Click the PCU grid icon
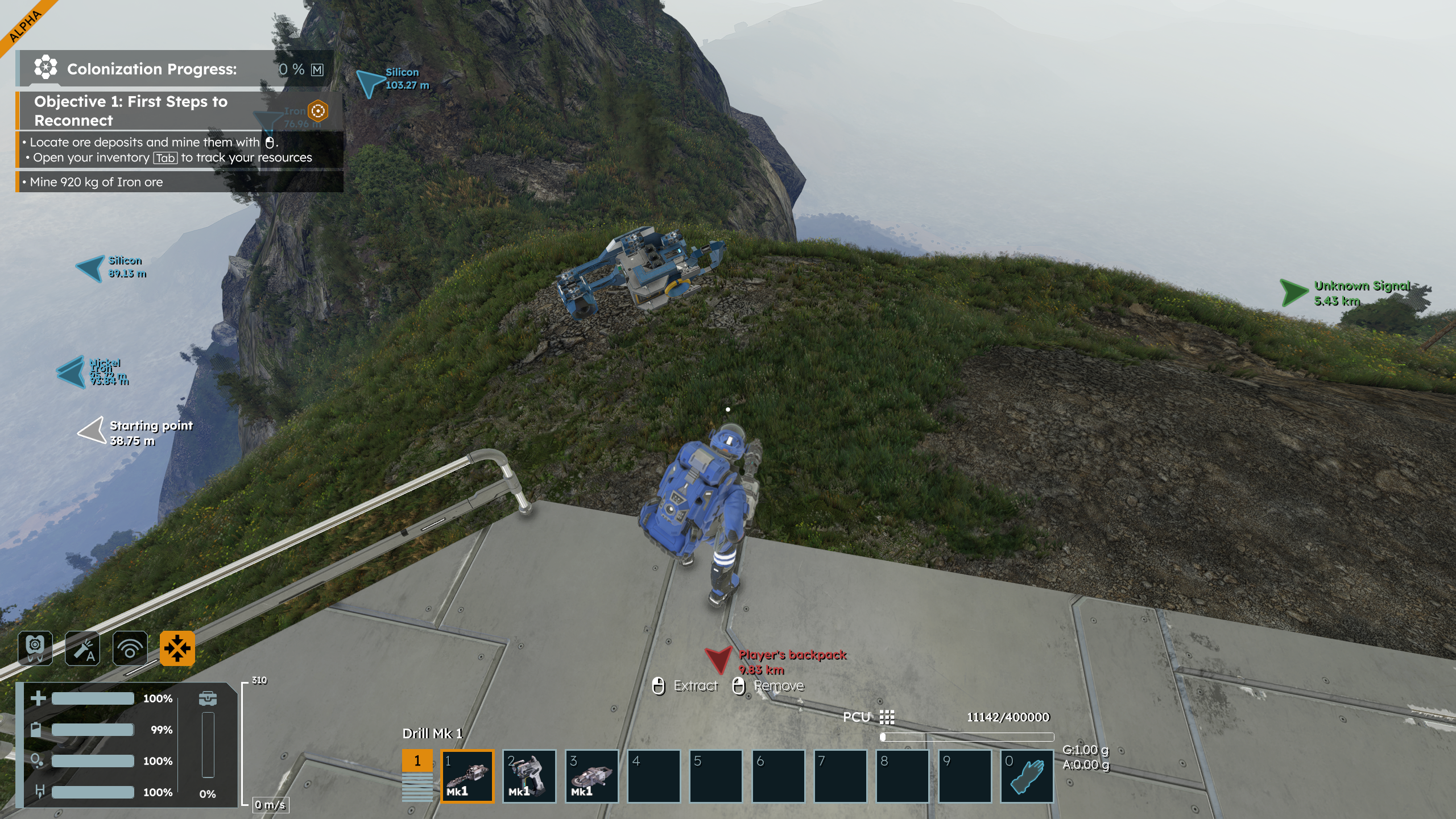Image resolution: width=1456 pixels, height=819 pixels. pos(887,717)
